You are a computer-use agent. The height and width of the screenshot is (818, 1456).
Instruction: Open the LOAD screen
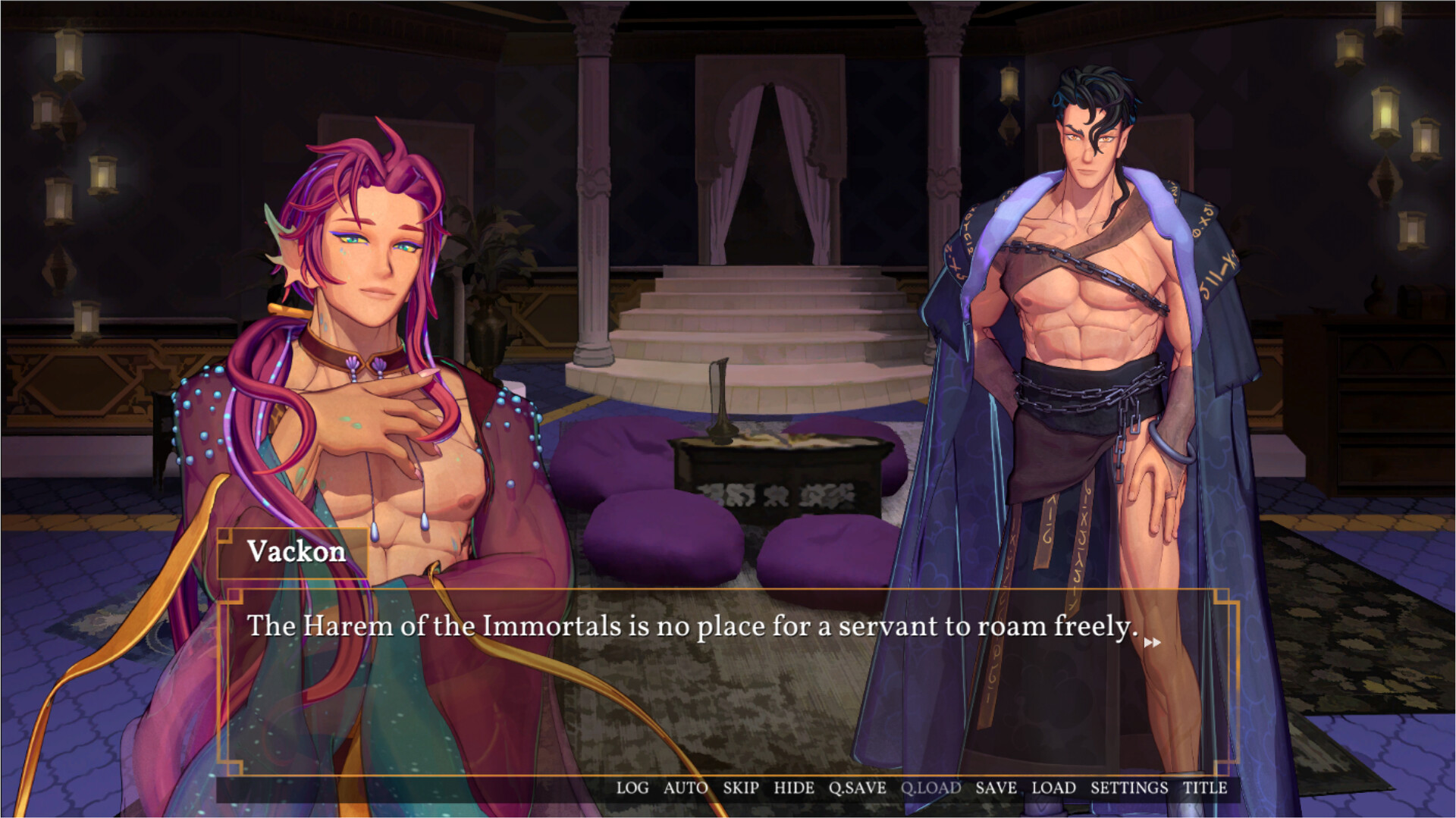click(1053, 788)
